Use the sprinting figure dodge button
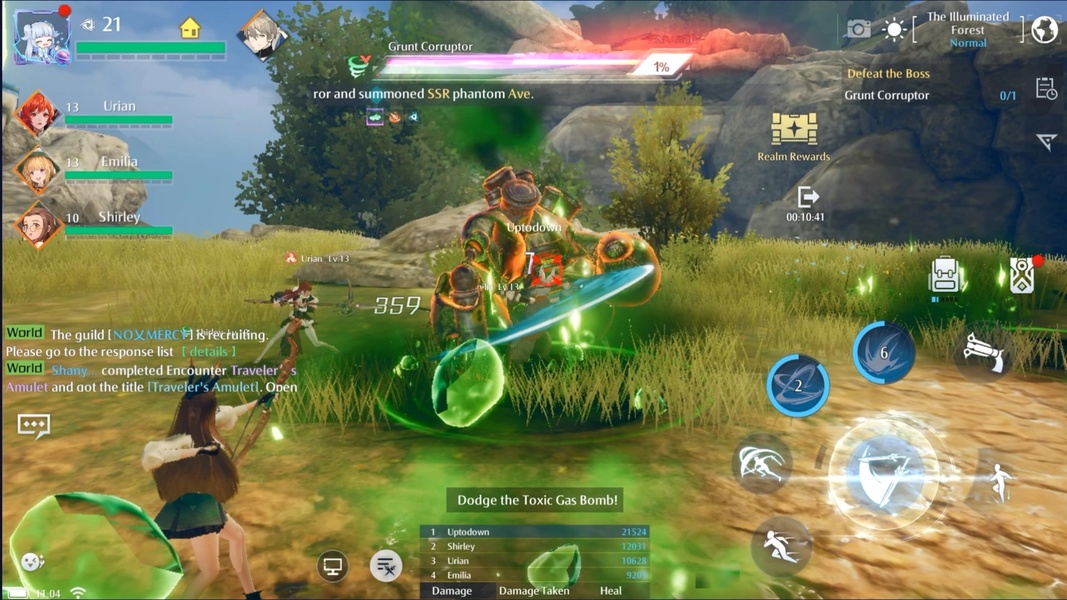Image resolution: width=1067 pixels, height=600 pixels. [x=781, y=545]
